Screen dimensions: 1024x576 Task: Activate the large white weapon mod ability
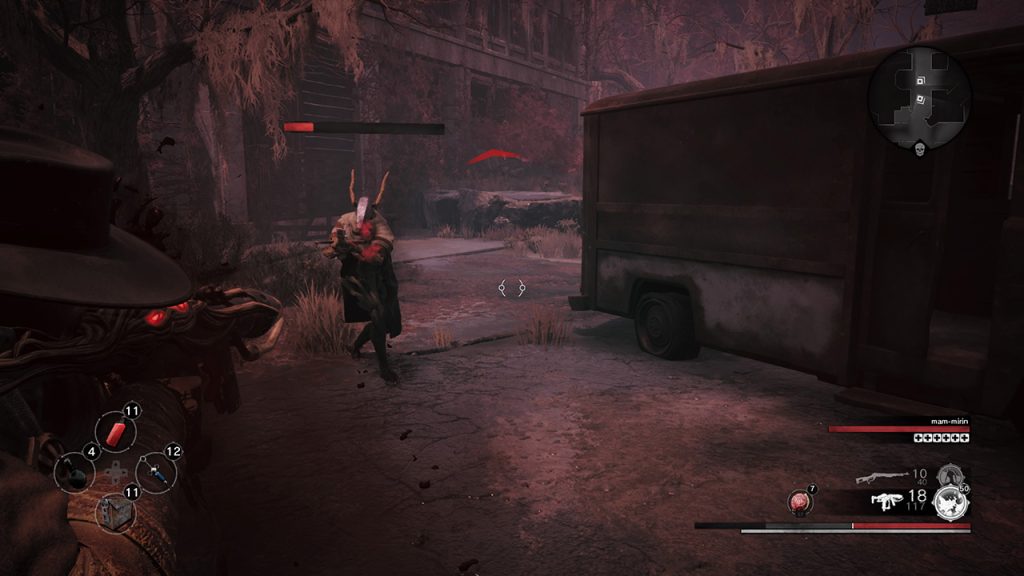950,503
